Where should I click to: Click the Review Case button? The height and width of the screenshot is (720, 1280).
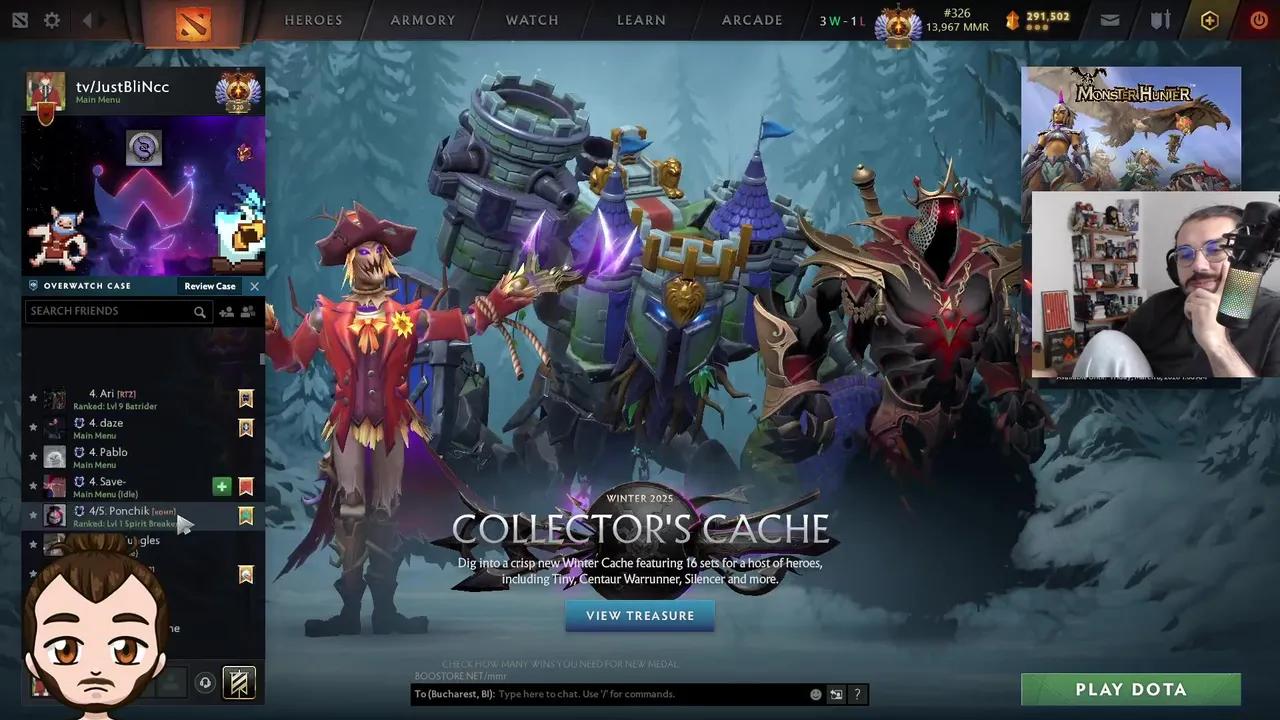(209, 286)
